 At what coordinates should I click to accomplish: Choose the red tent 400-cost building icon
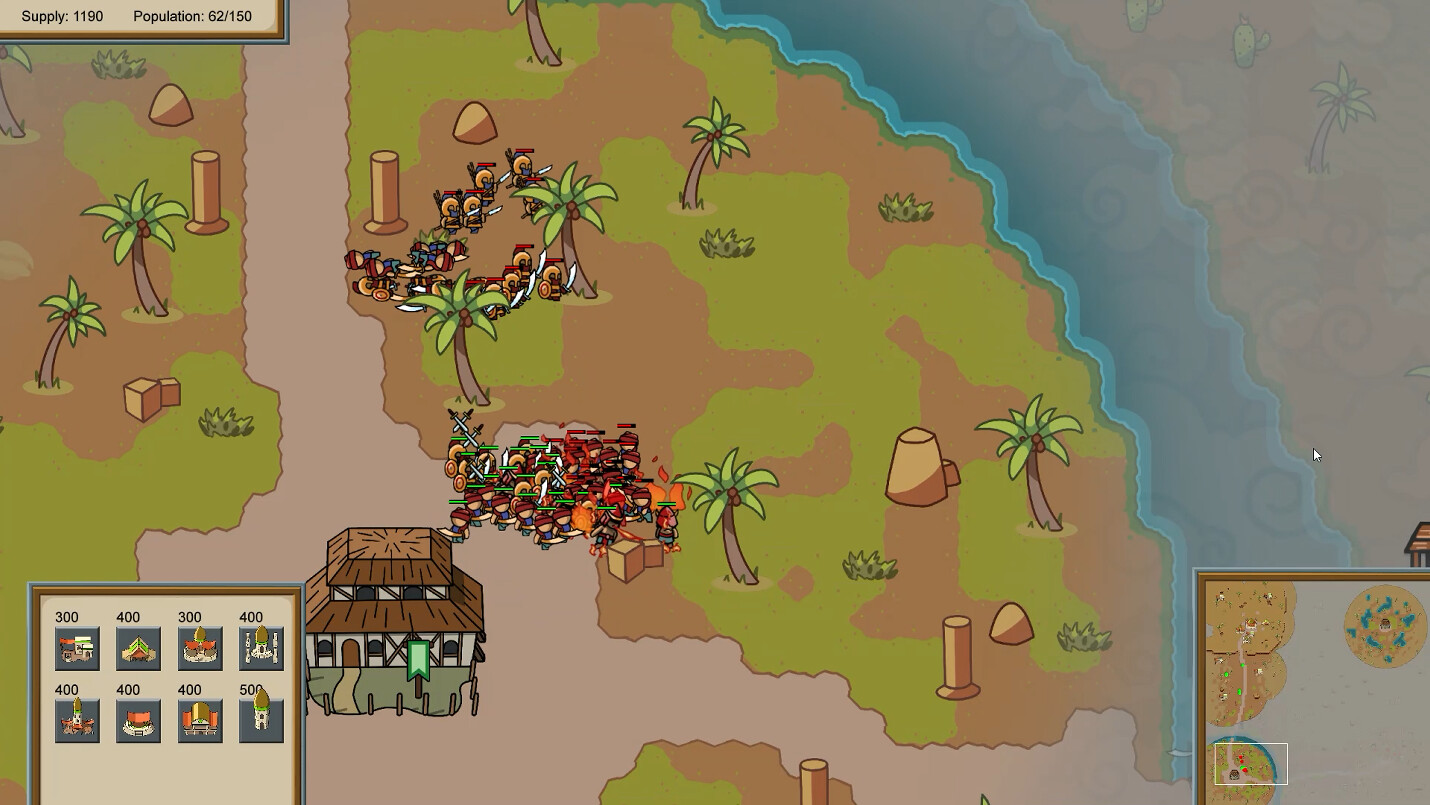[138, 719]
